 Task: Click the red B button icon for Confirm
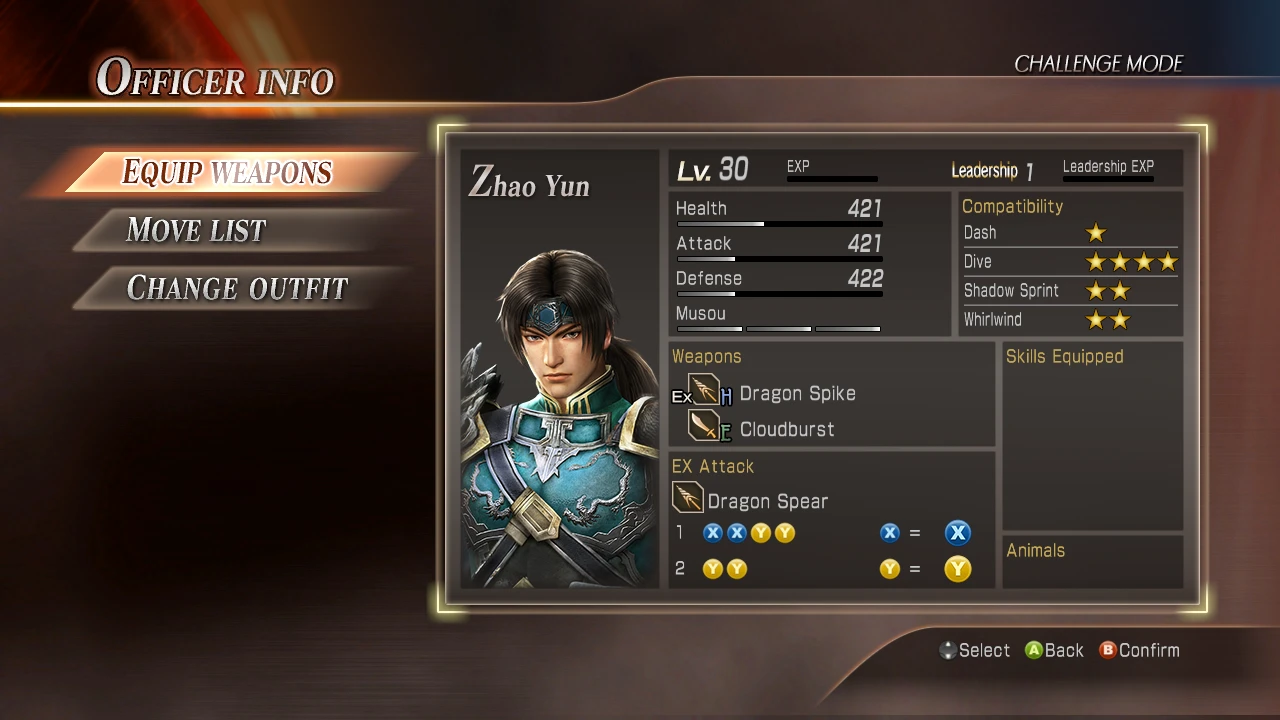1108,650
